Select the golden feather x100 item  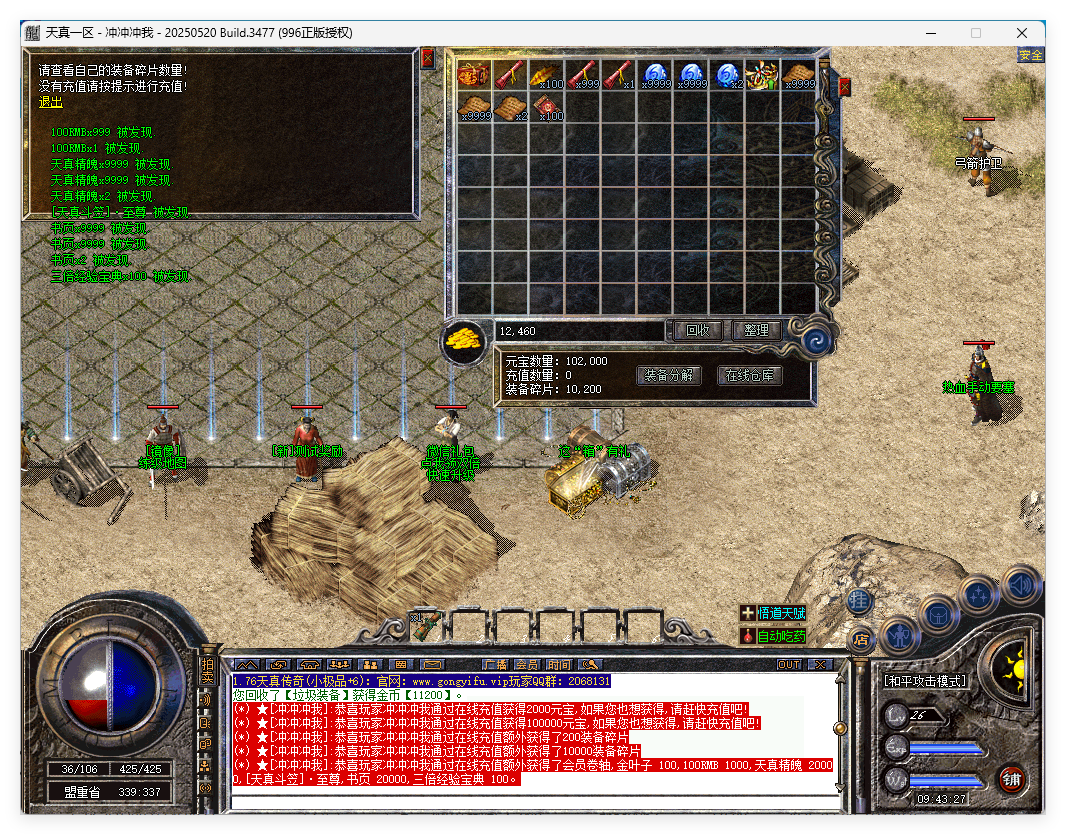[548, 74]
